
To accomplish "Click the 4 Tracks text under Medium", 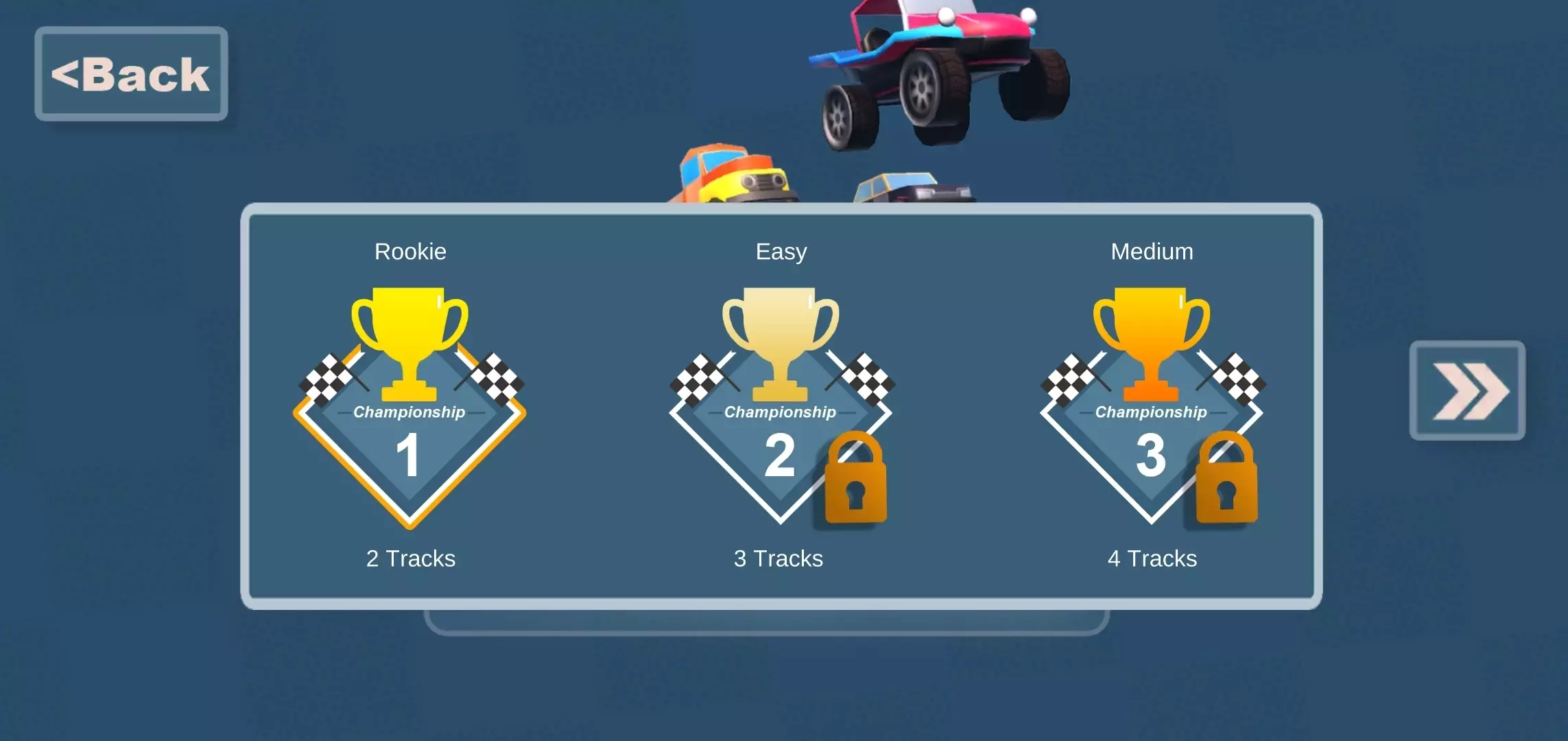I will 1152,558.
